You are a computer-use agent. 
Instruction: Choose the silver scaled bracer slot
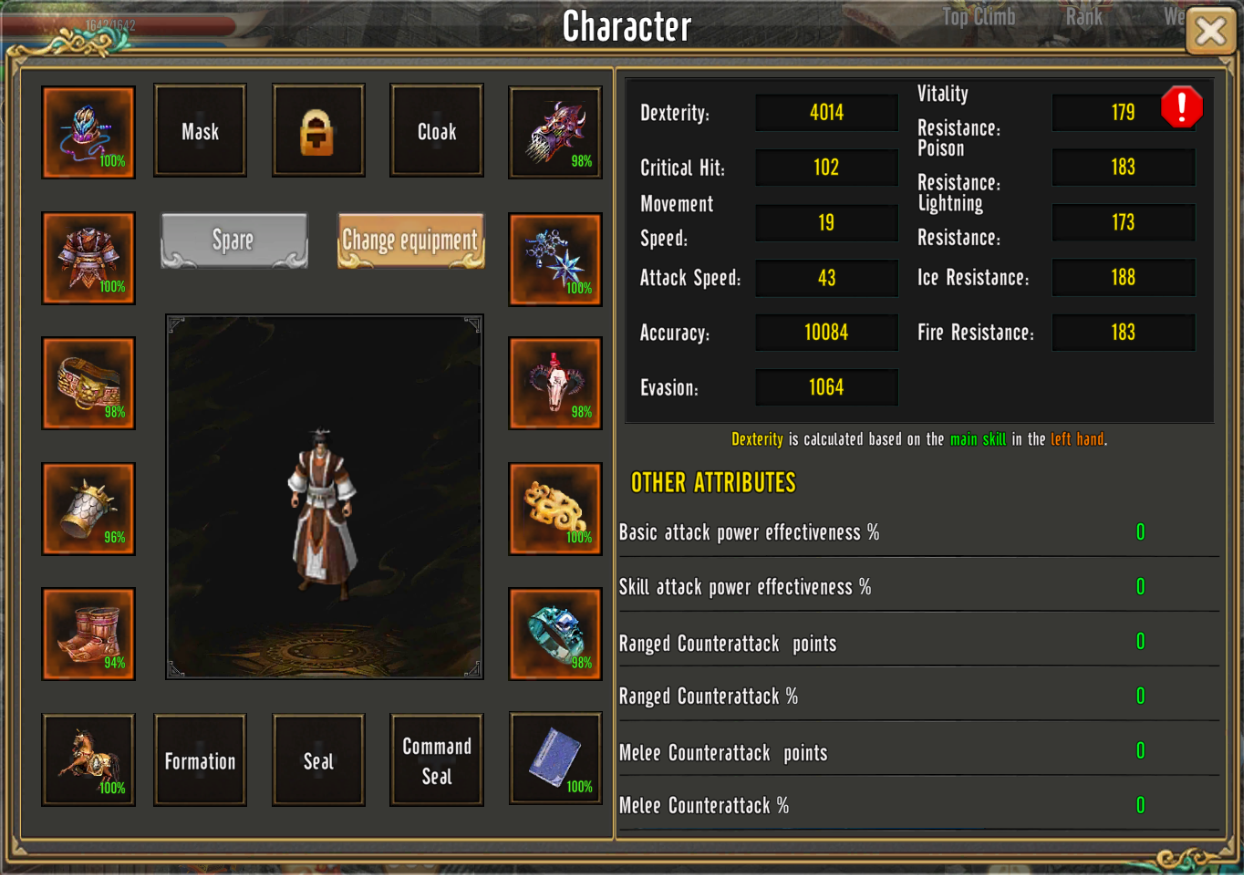pyautogui.click(x=88, y=508)
